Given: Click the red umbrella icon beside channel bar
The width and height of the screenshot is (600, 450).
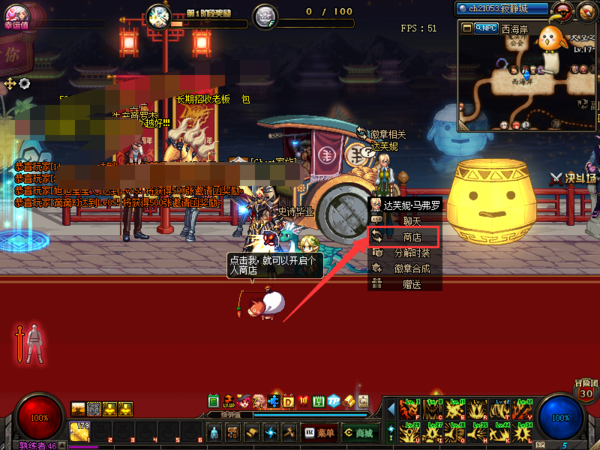Looking at the screenshot, I should [x=562, y=10].
